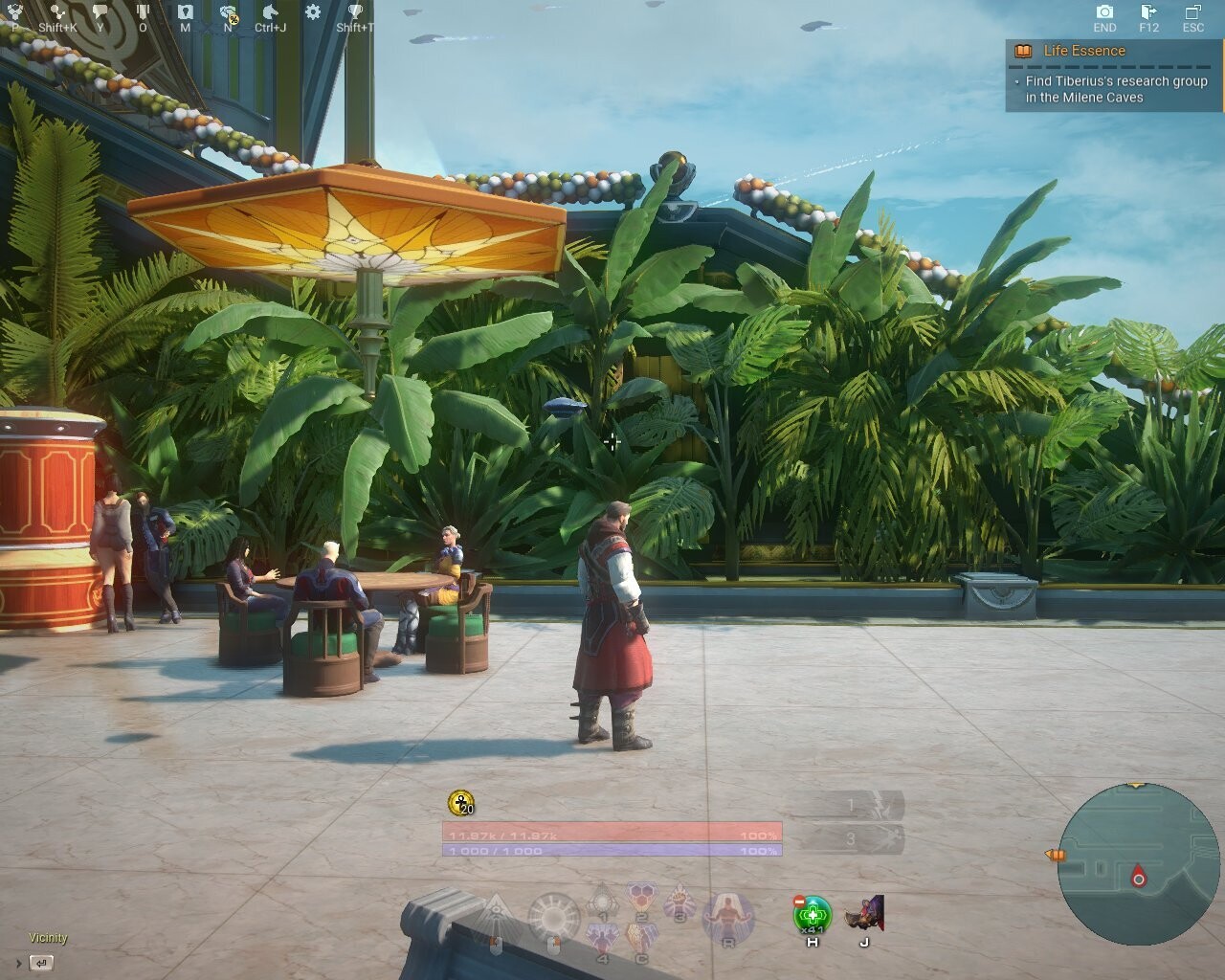This screenshot has width=1225, height=980.
Task: Open the map icon (M)
Action: (x=185, y=10)
